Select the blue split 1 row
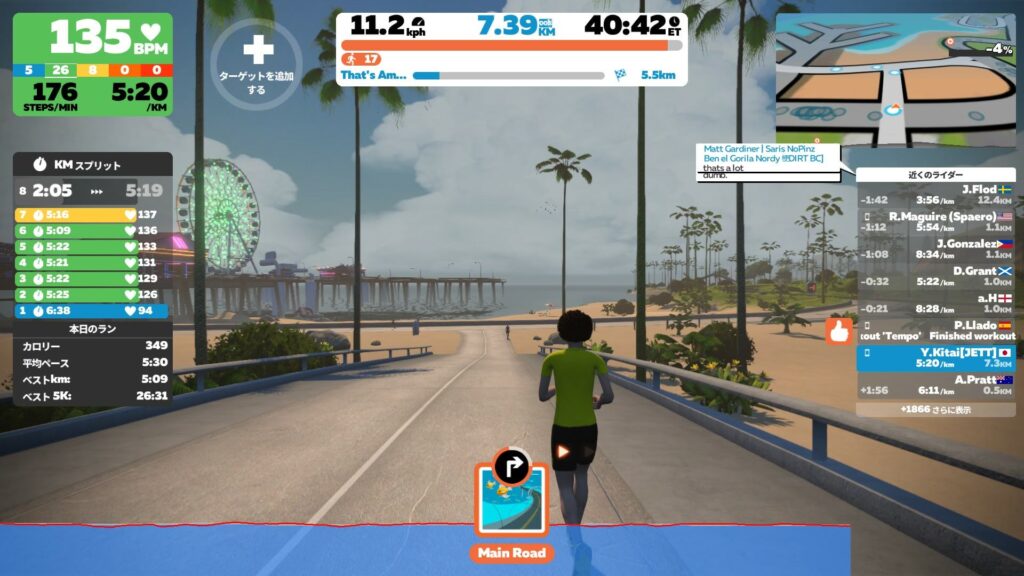The image size is (1024, 576). [x=92, y=310]
